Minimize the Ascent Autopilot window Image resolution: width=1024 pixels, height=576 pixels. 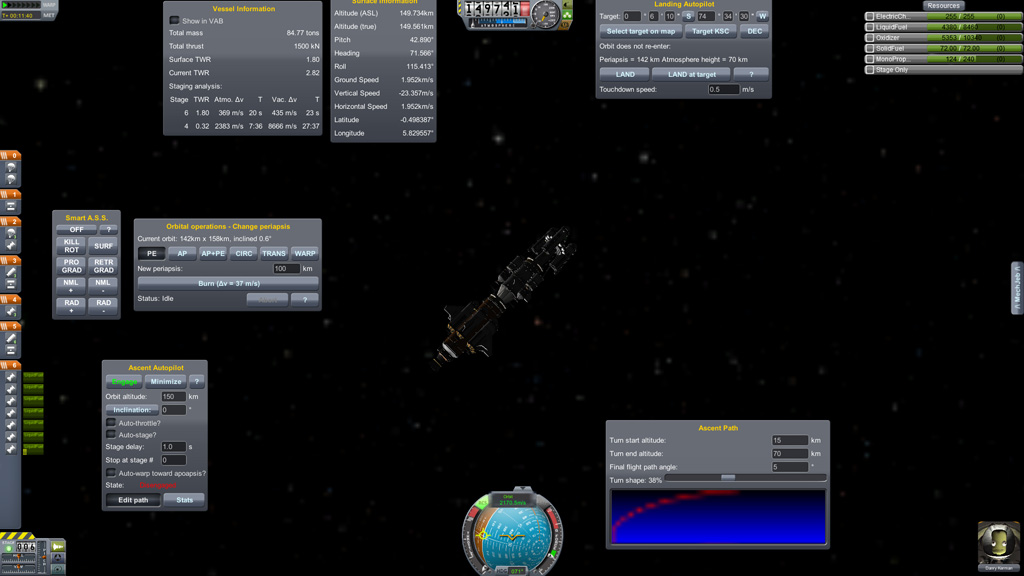[x=166, y=381]
